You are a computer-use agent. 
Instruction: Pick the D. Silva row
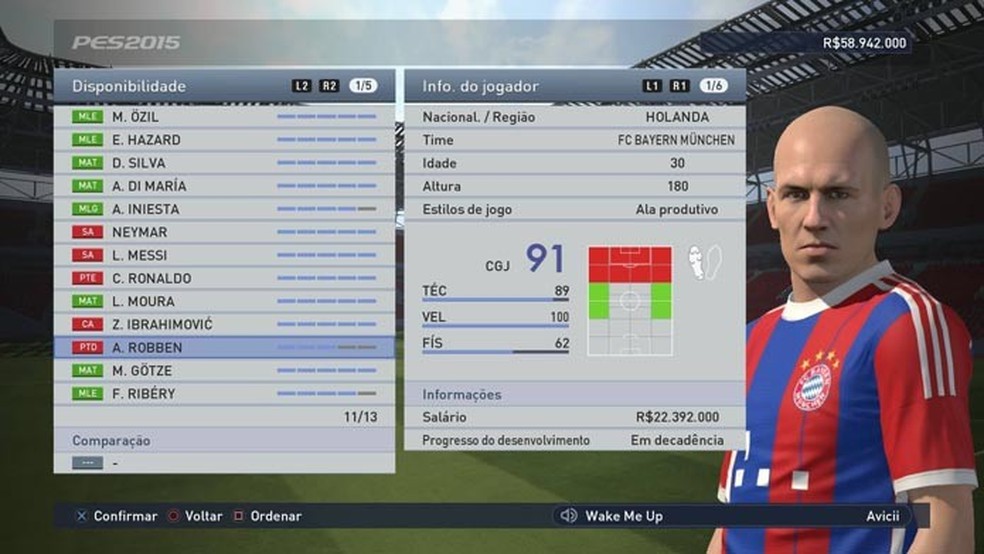(224, 163)
